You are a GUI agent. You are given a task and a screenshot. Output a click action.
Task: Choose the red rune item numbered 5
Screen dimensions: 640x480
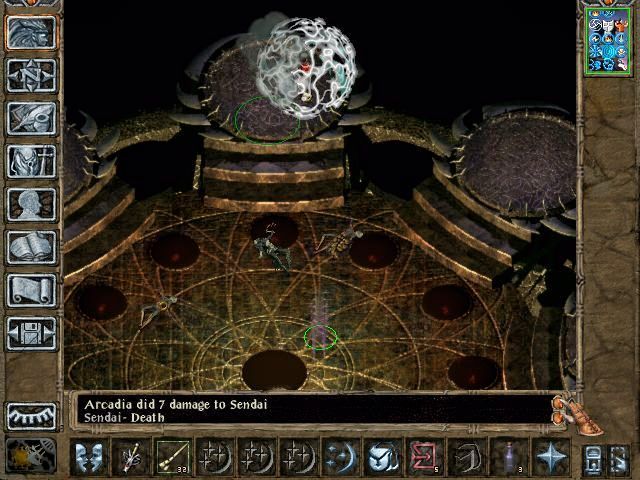(x=422, y=458)
